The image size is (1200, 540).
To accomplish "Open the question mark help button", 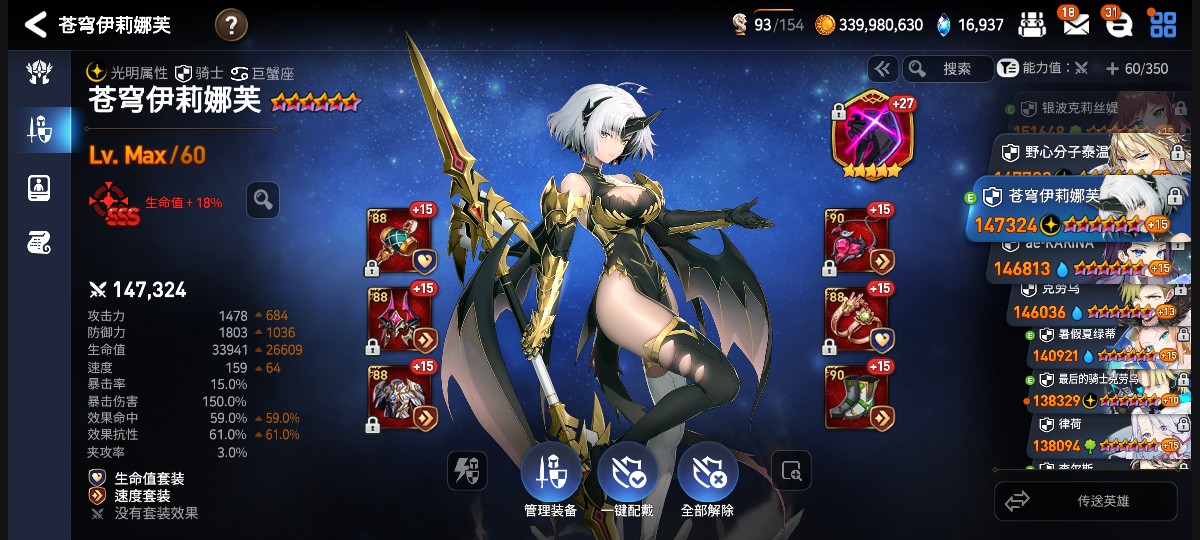I will coord(231,25).
